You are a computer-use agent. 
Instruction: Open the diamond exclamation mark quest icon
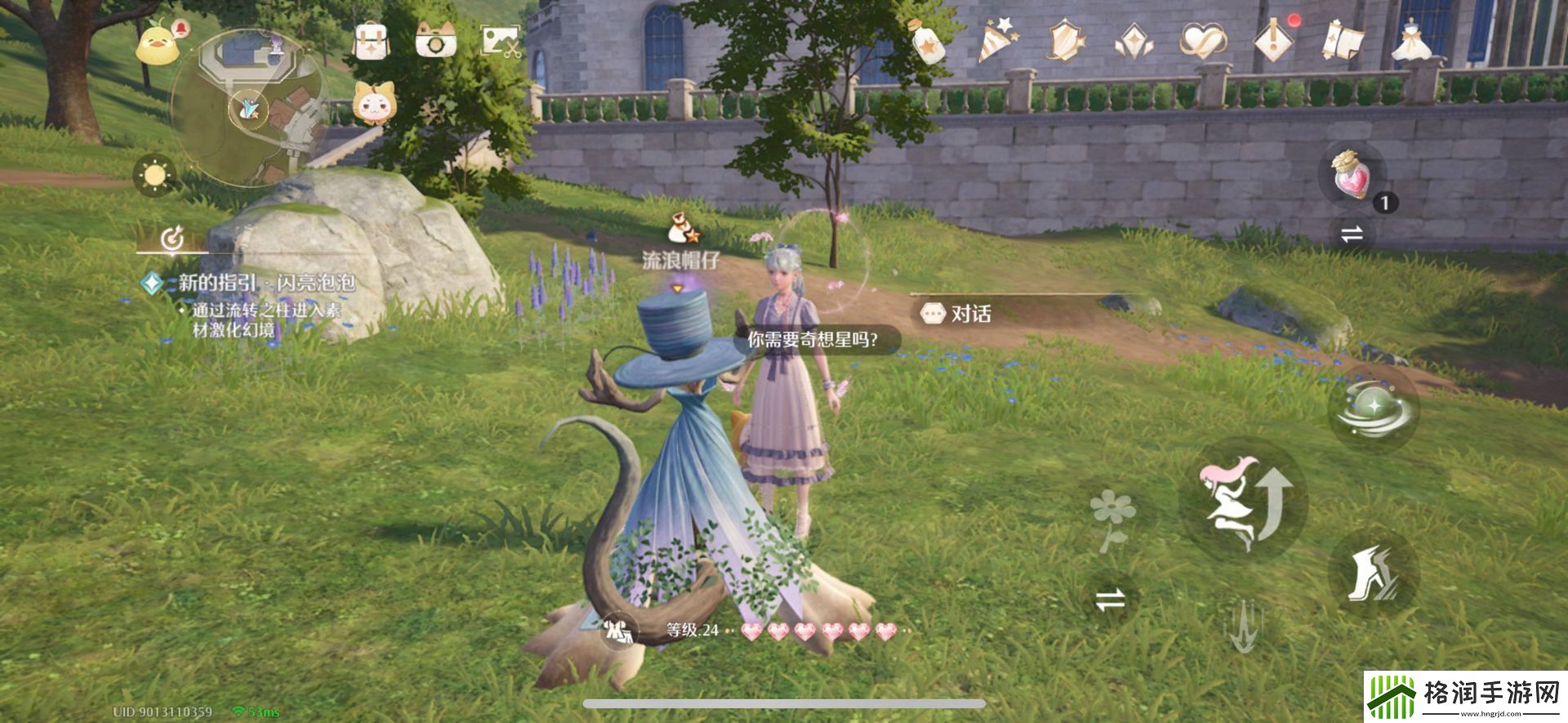click(1272, 41)
